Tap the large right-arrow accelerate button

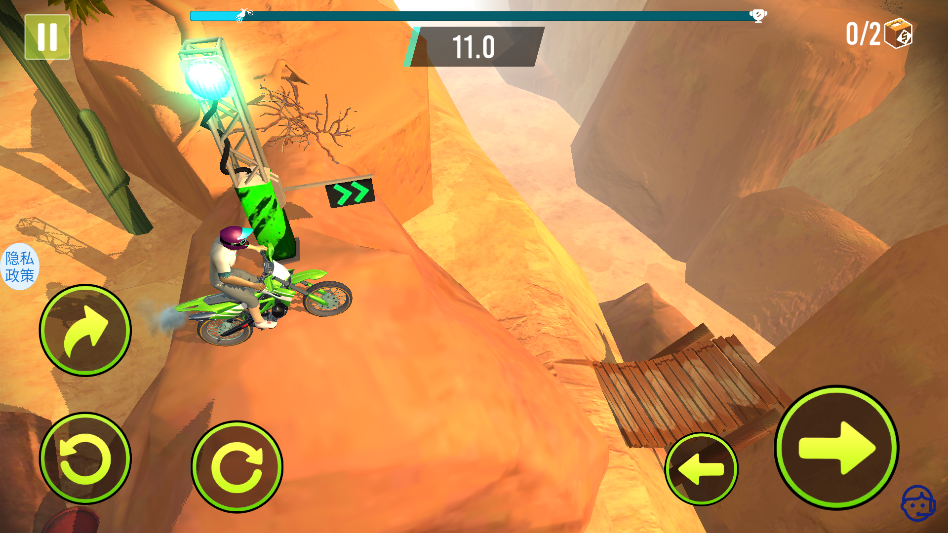pyautogui.click(x=836, y=447)
